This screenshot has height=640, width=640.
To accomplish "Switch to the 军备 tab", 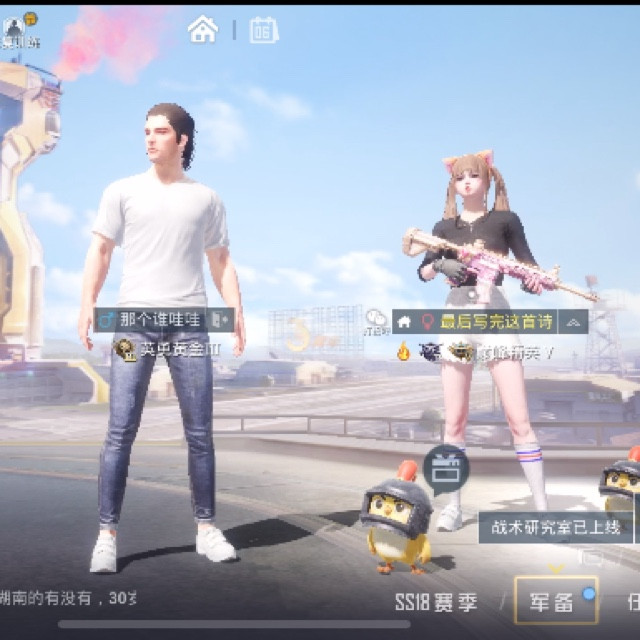I will (555, 601).
